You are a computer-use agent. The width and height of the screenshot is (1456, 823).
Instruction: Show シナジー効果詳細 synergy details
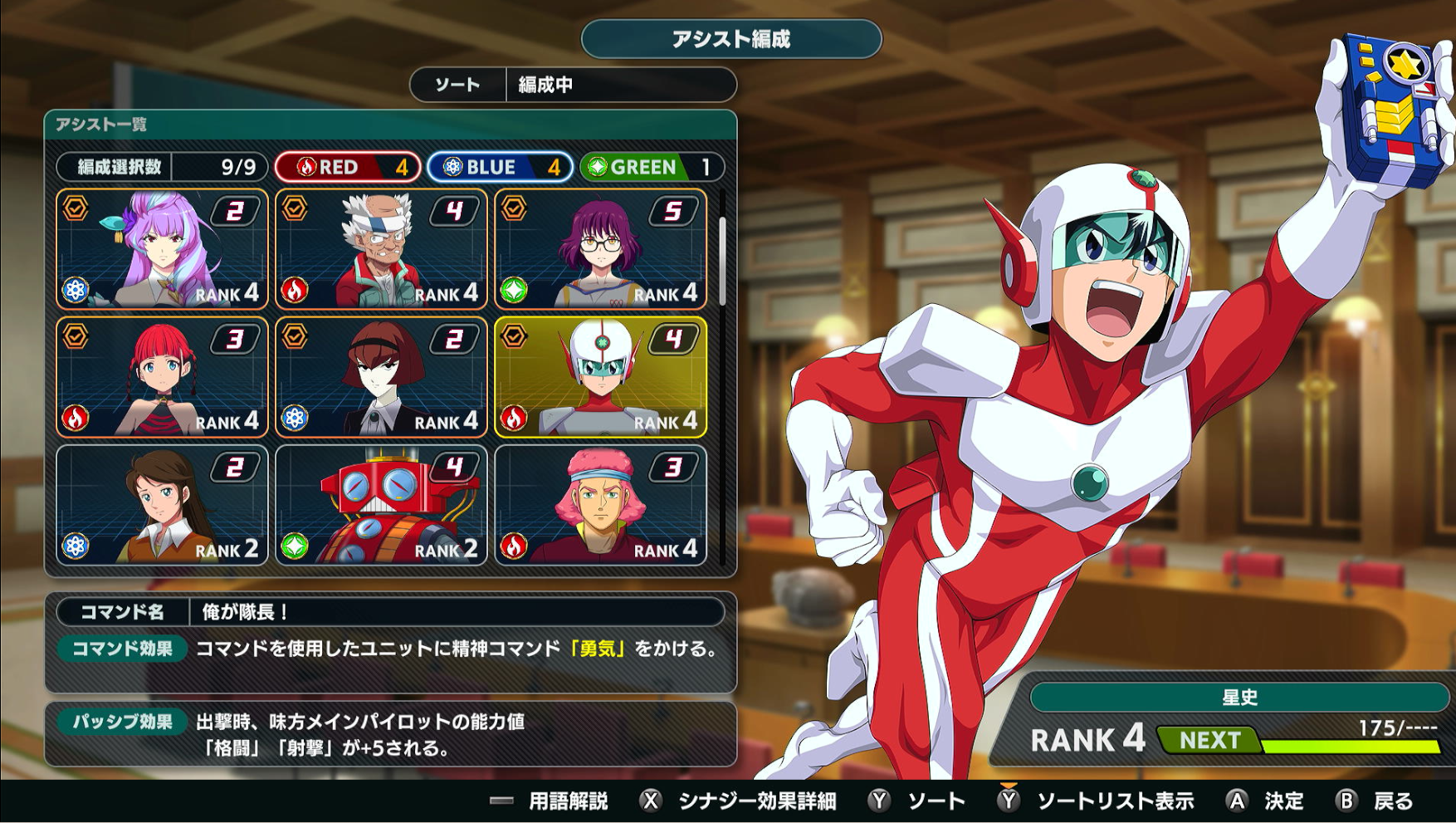click(x=739, y=801)
